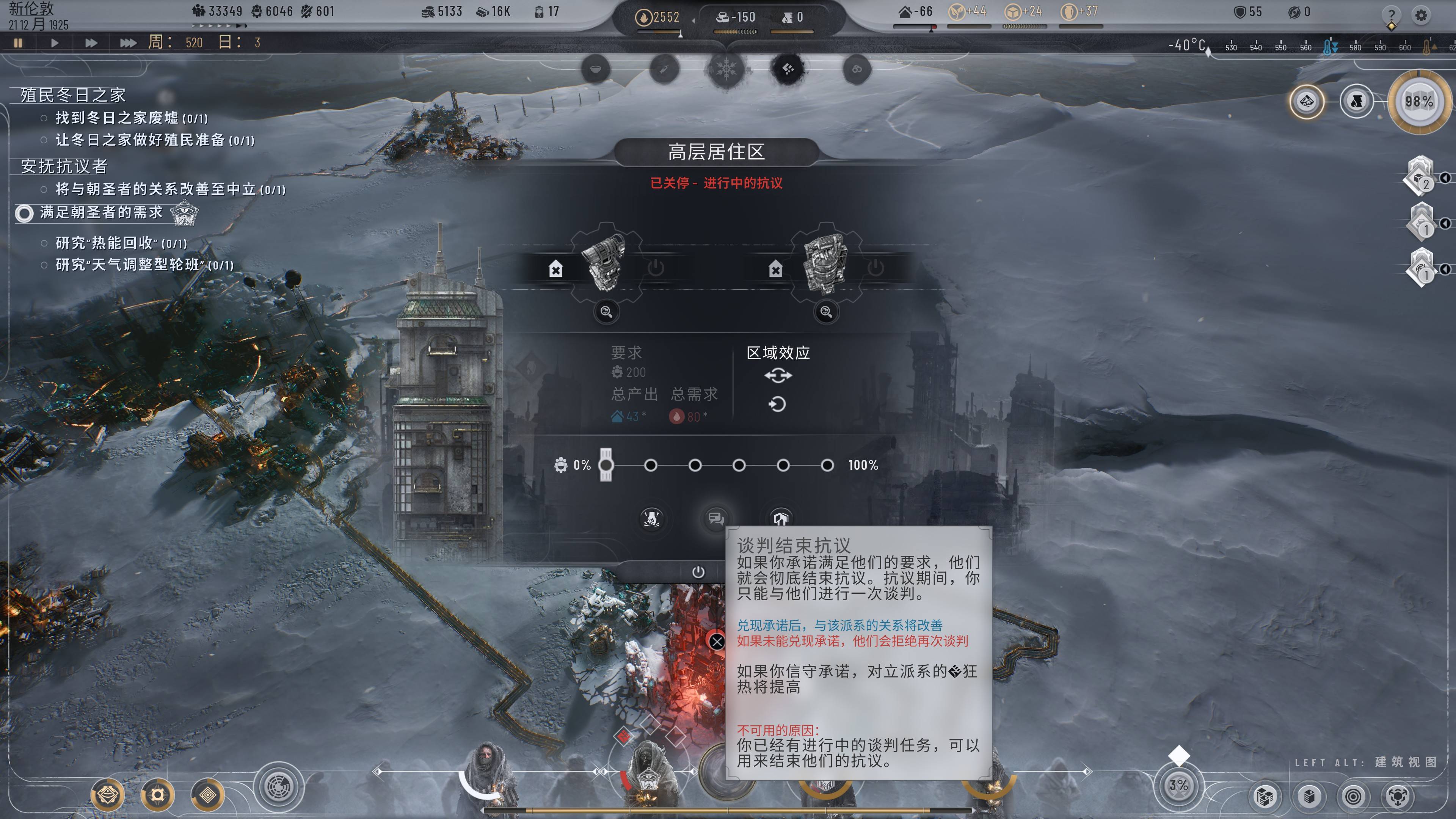Toggle the district power button at panel bottom
1456x819 pixels.
point(698,572)
